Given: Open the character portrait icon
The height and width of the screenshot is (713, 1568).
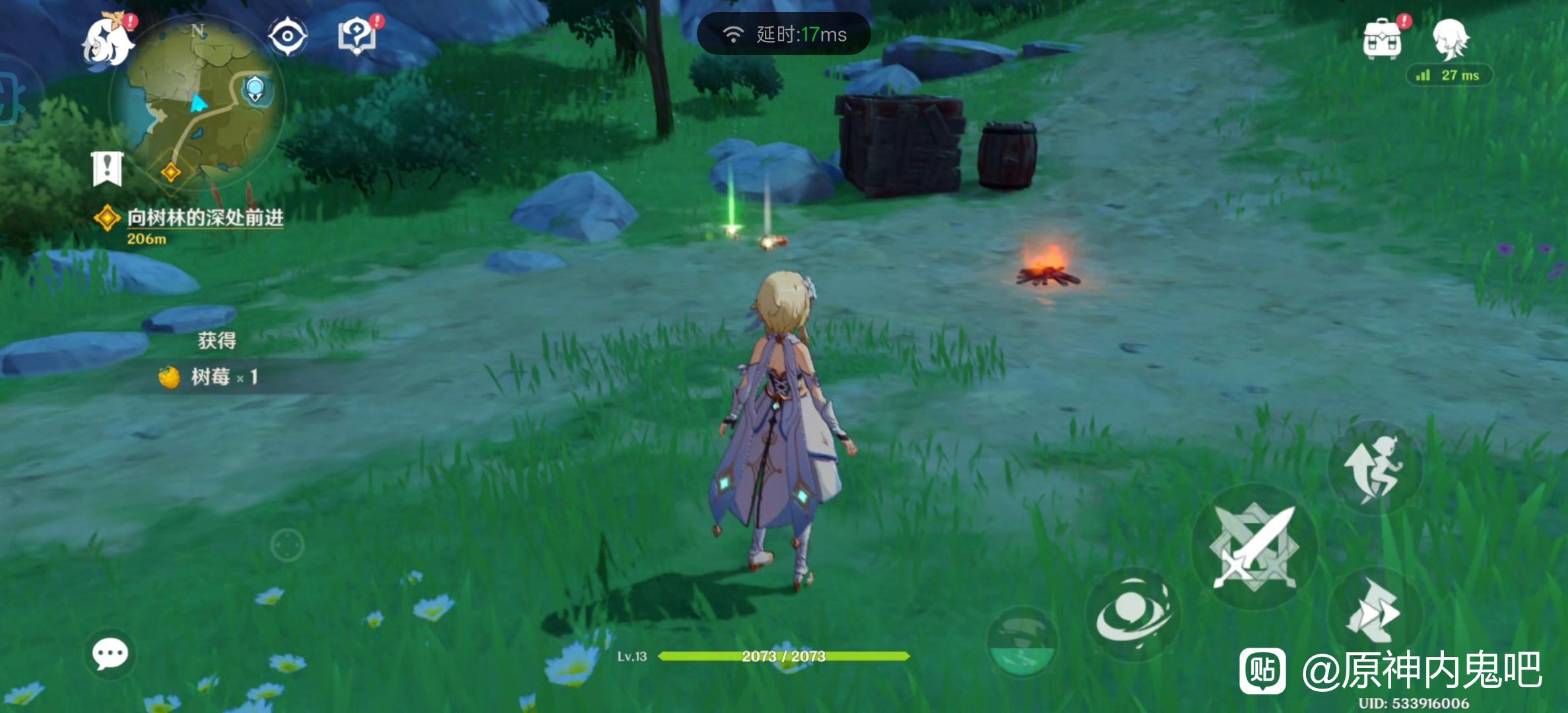Looking at the screenshot, I should [1451, 38].
